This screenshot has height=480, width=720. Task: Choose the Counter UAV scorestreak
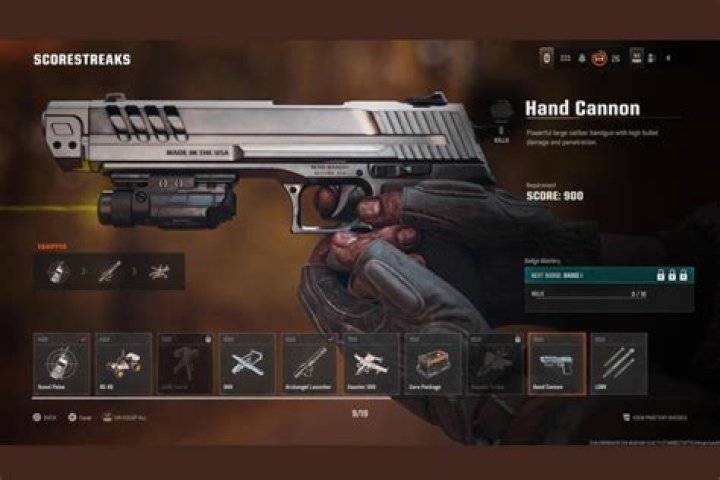click(370, 363)
